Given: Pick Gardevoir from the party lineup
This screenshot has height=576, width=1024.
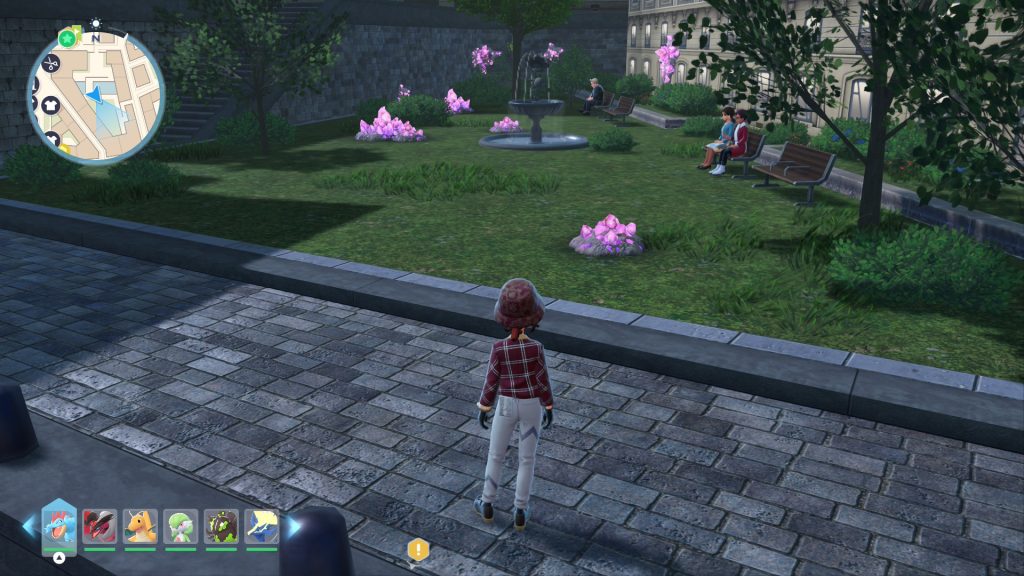Looking at the screenshot, I should 180,526.
